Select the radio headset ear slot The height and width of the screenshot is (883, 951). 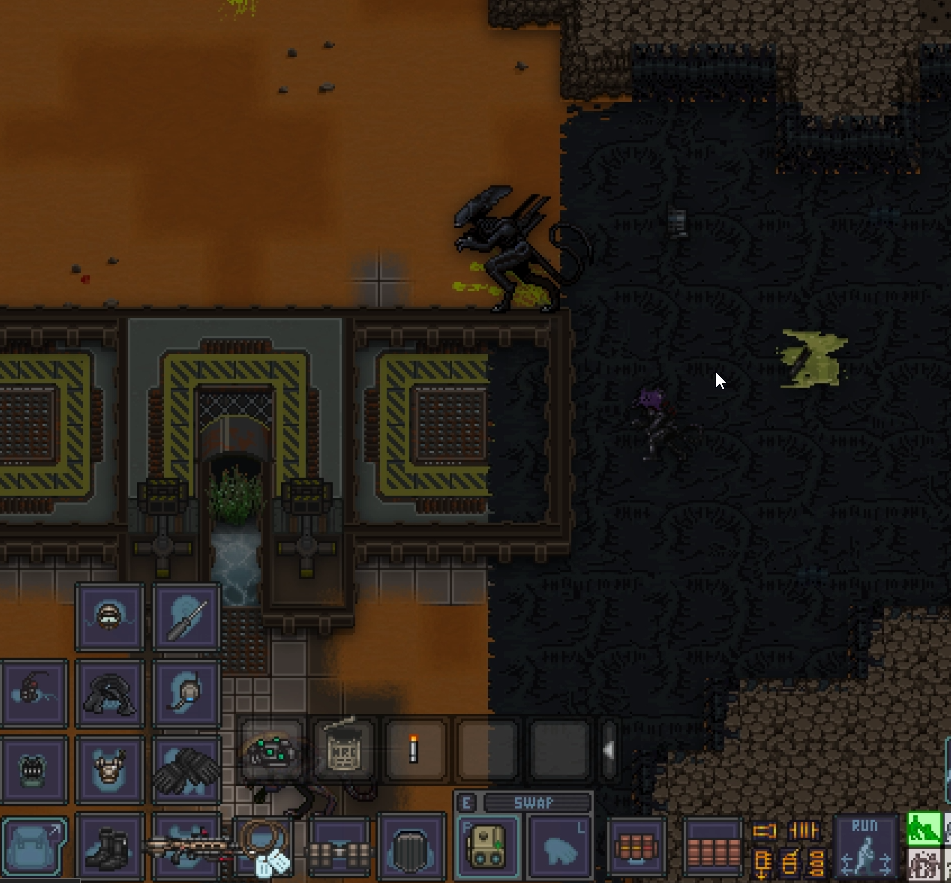[187, 693]
